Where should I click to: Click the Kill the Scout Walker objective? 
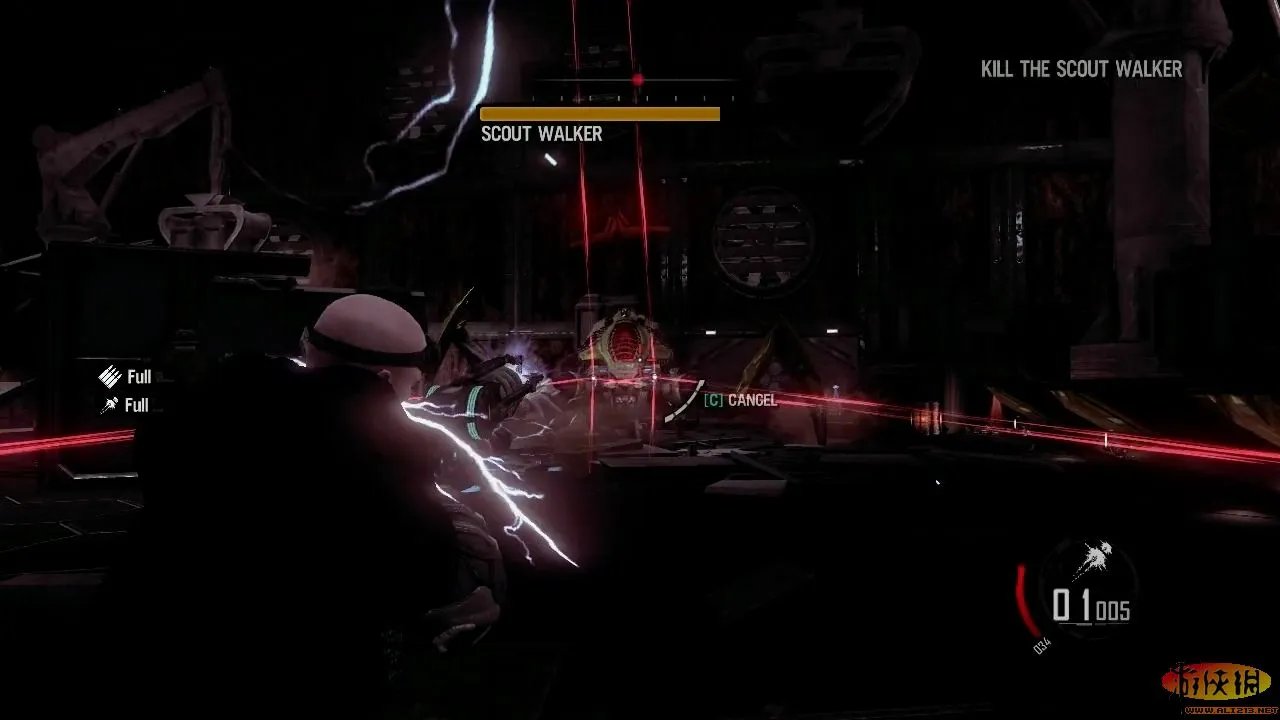(1081, 69)
